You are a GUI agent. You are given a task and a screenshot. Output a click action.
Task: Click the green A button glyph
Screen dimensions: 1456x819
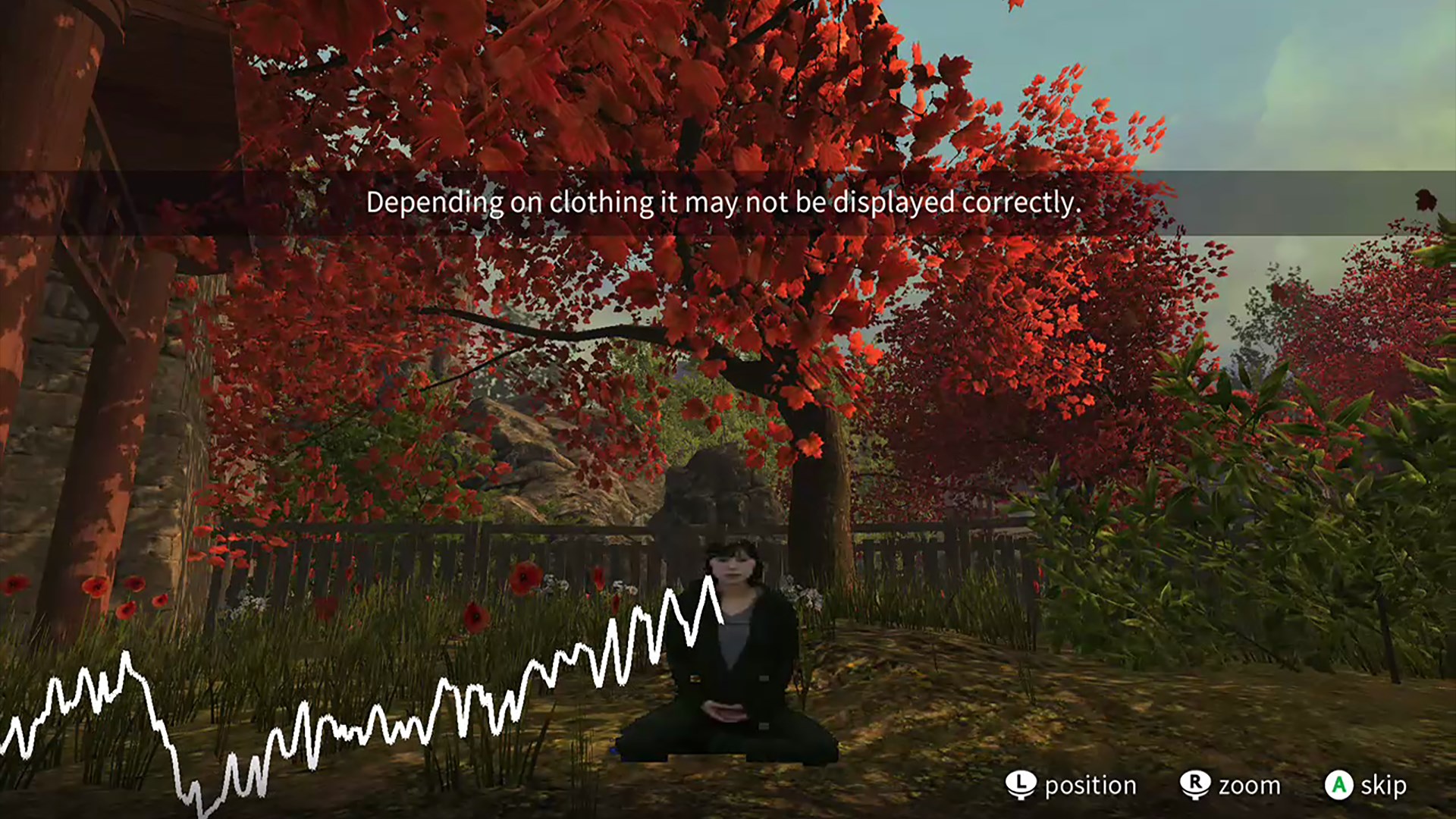(x=1340, y=785)
